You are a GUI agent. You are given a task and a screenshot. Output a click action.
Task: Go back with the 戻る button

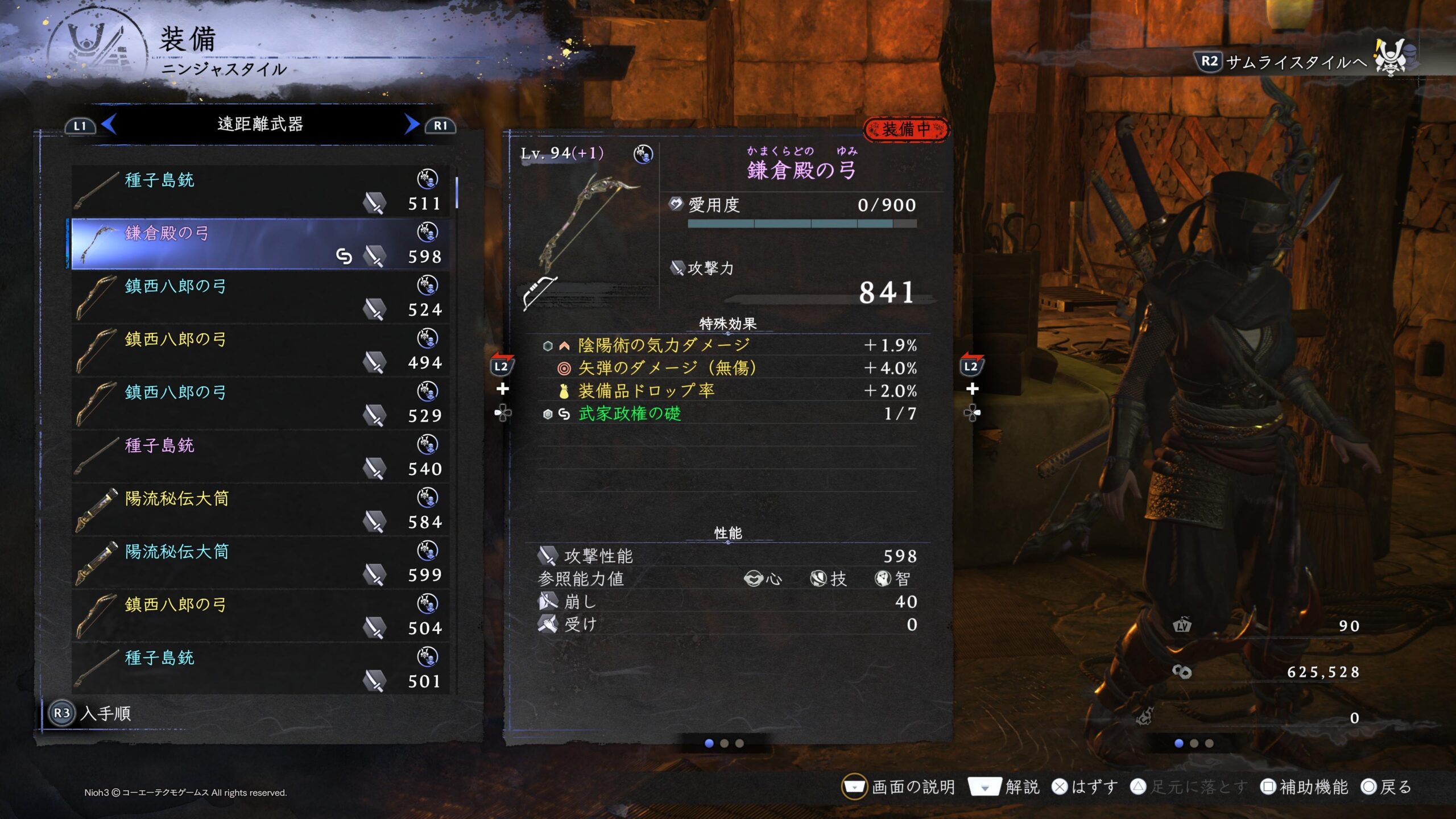click(x=1386, y=787)
